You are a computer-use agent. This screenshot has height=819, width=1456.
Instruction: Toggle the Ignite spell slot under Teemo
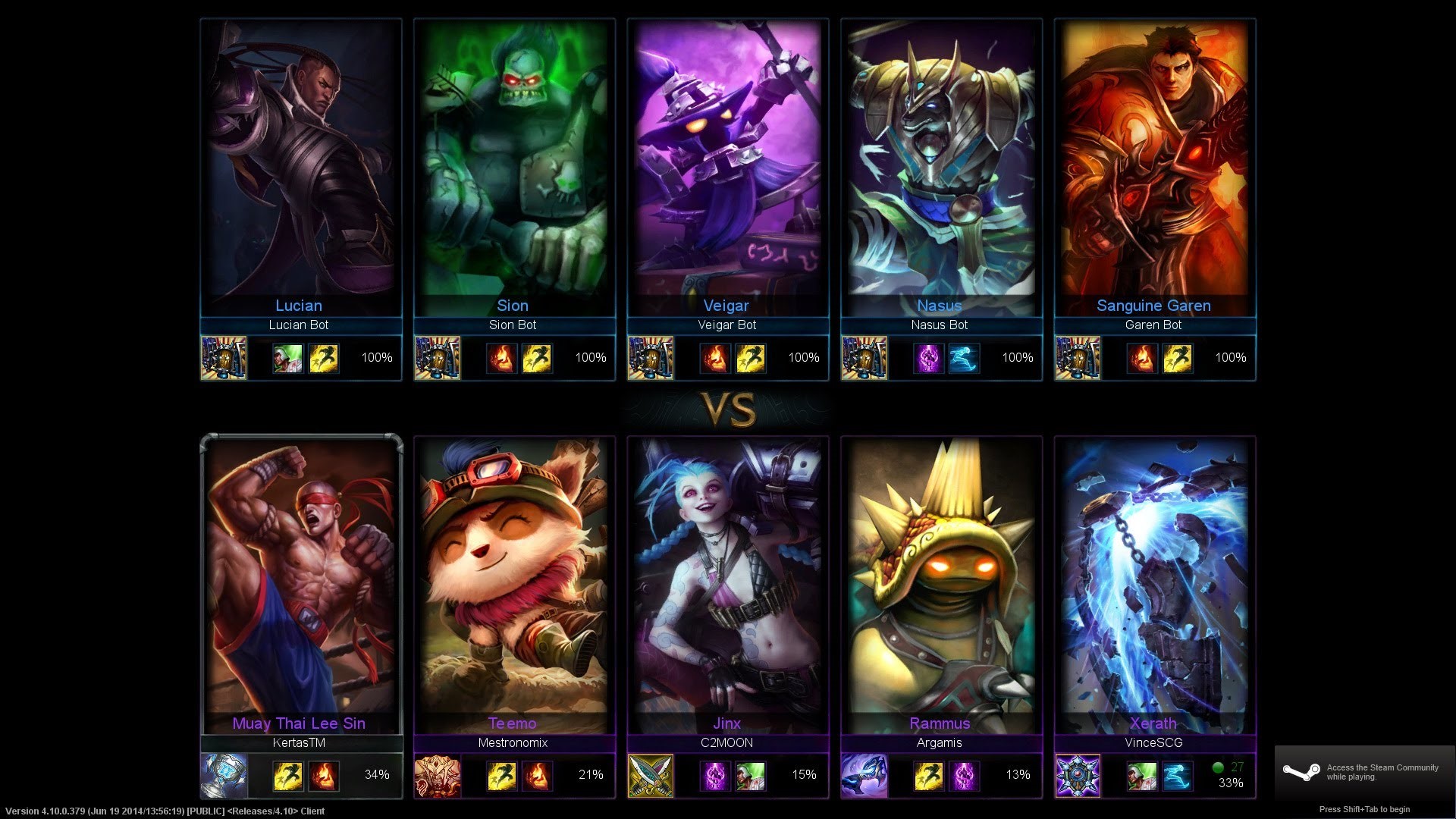(x=537, y=775)
